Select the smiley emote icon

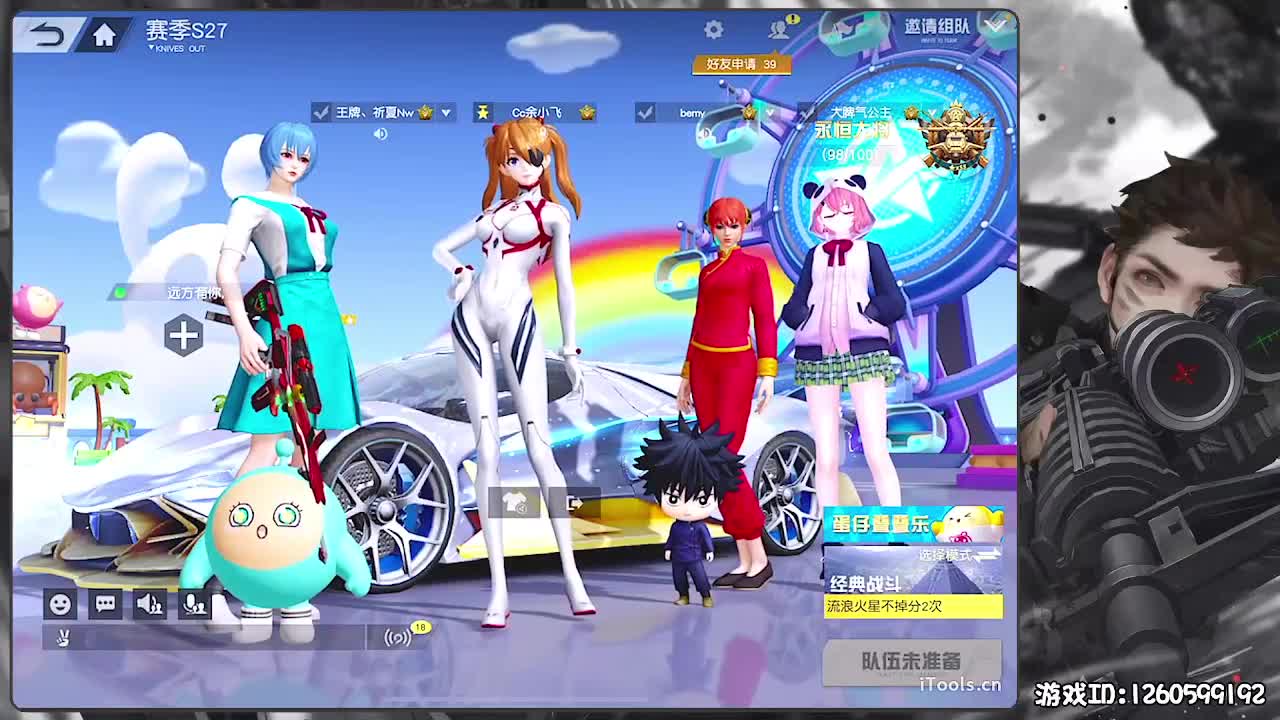click(x=60, y=602)
